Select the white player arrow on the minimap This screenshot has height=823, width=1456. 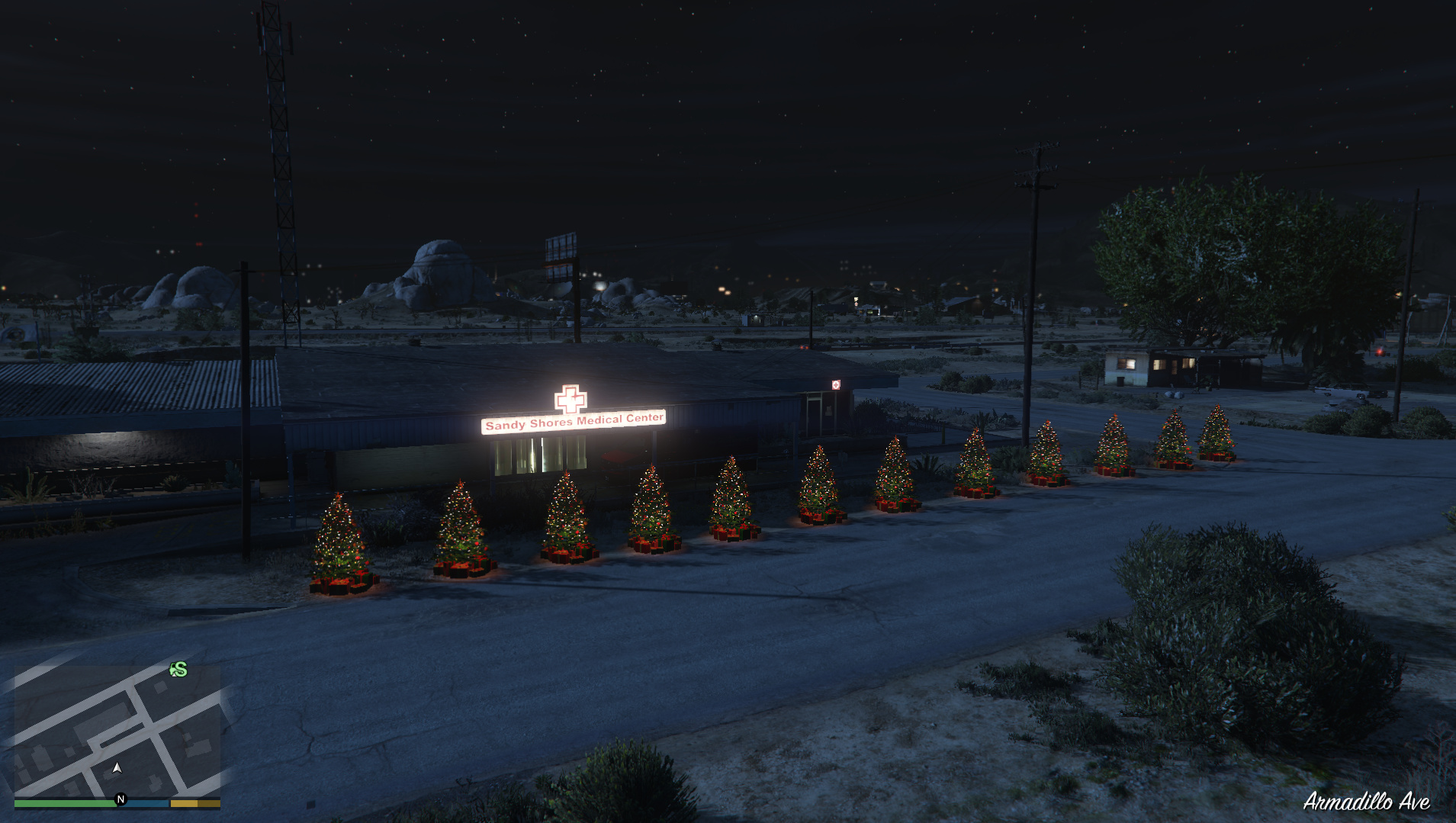[x=116, y=768]
